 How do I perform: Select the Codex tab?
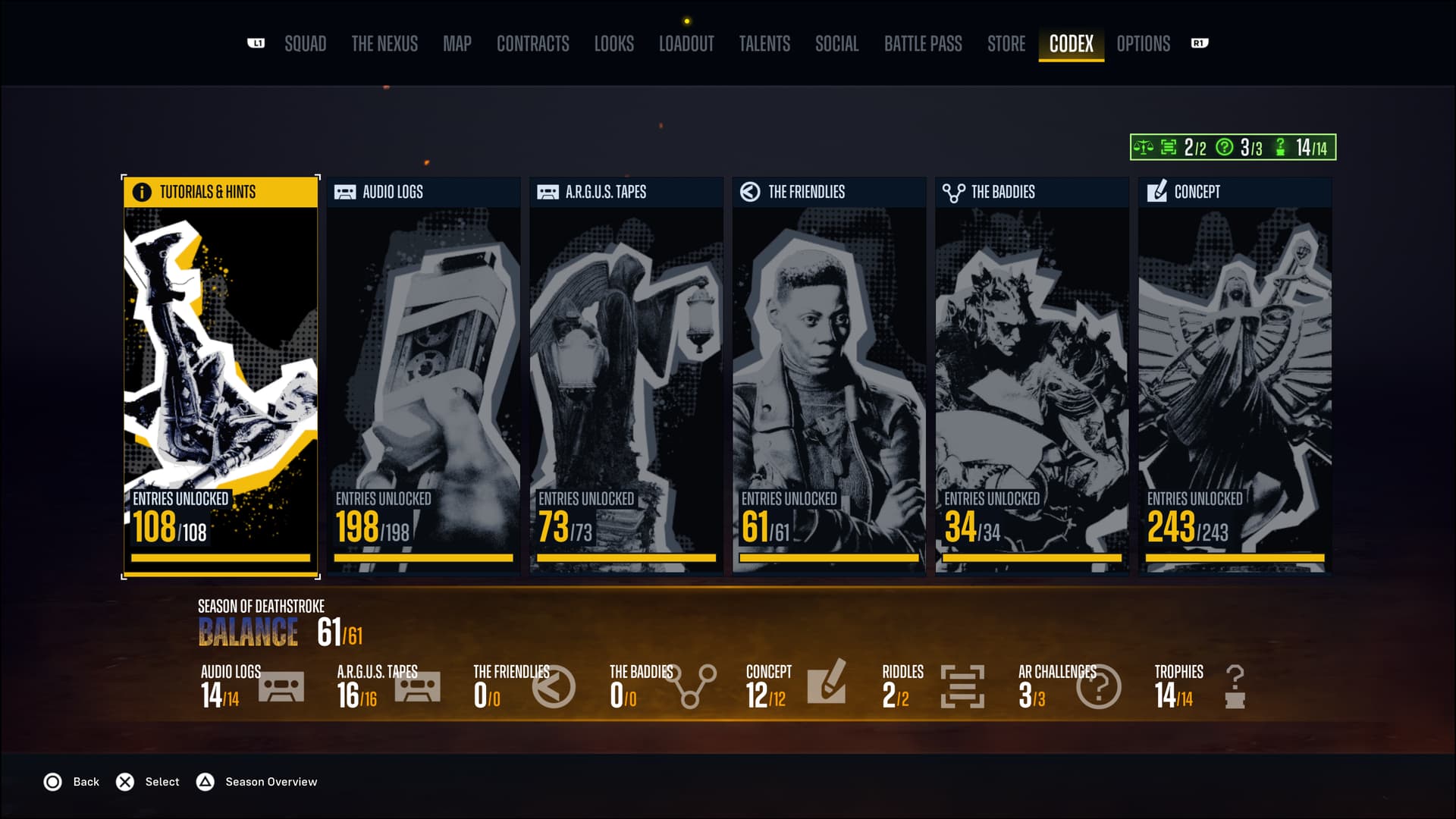click(x=1071, y=44)
